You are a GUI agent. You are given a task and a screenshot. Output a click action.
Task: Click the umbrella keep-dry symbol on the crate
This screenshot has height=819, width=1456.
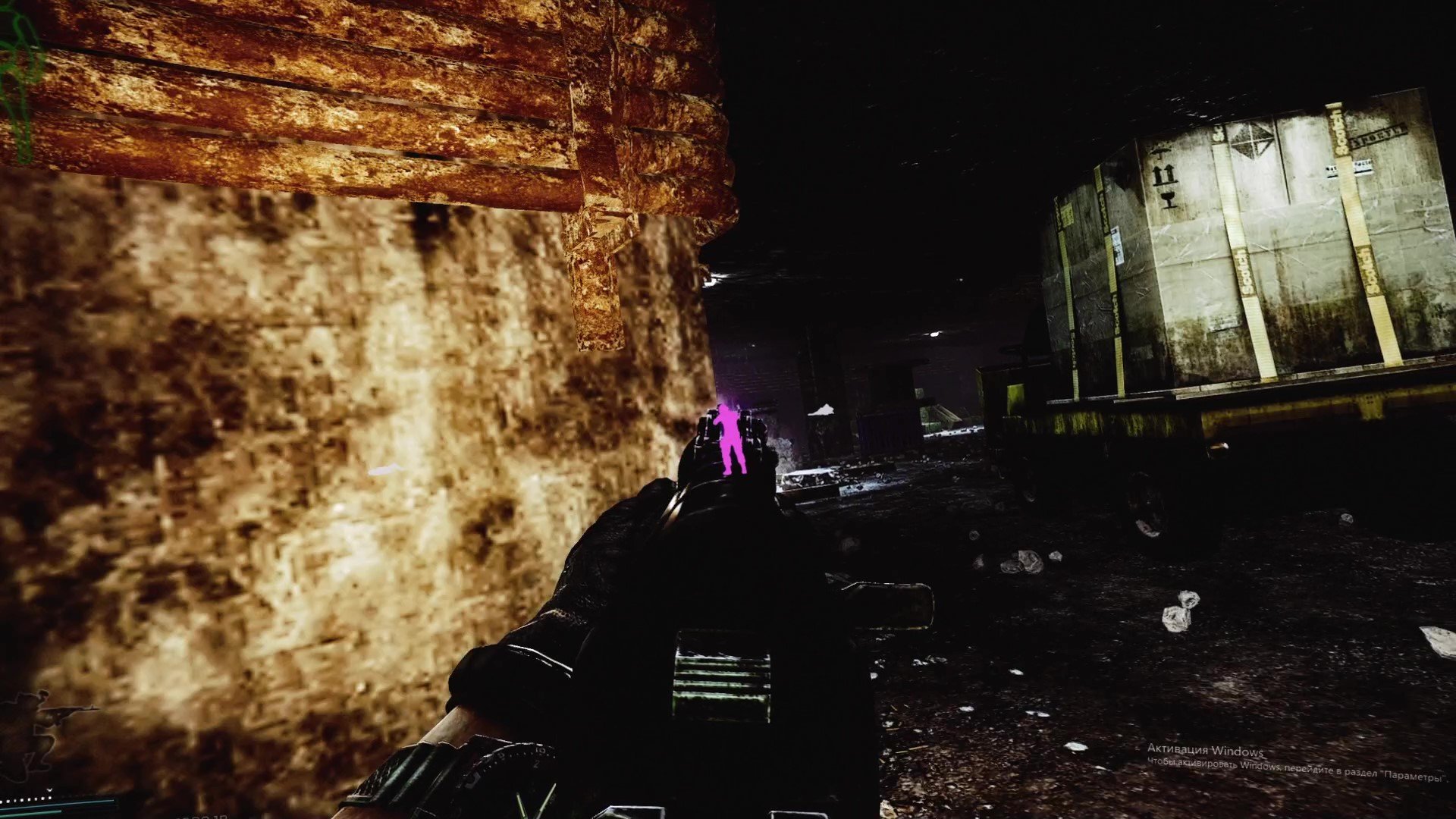coord(1160,149)
